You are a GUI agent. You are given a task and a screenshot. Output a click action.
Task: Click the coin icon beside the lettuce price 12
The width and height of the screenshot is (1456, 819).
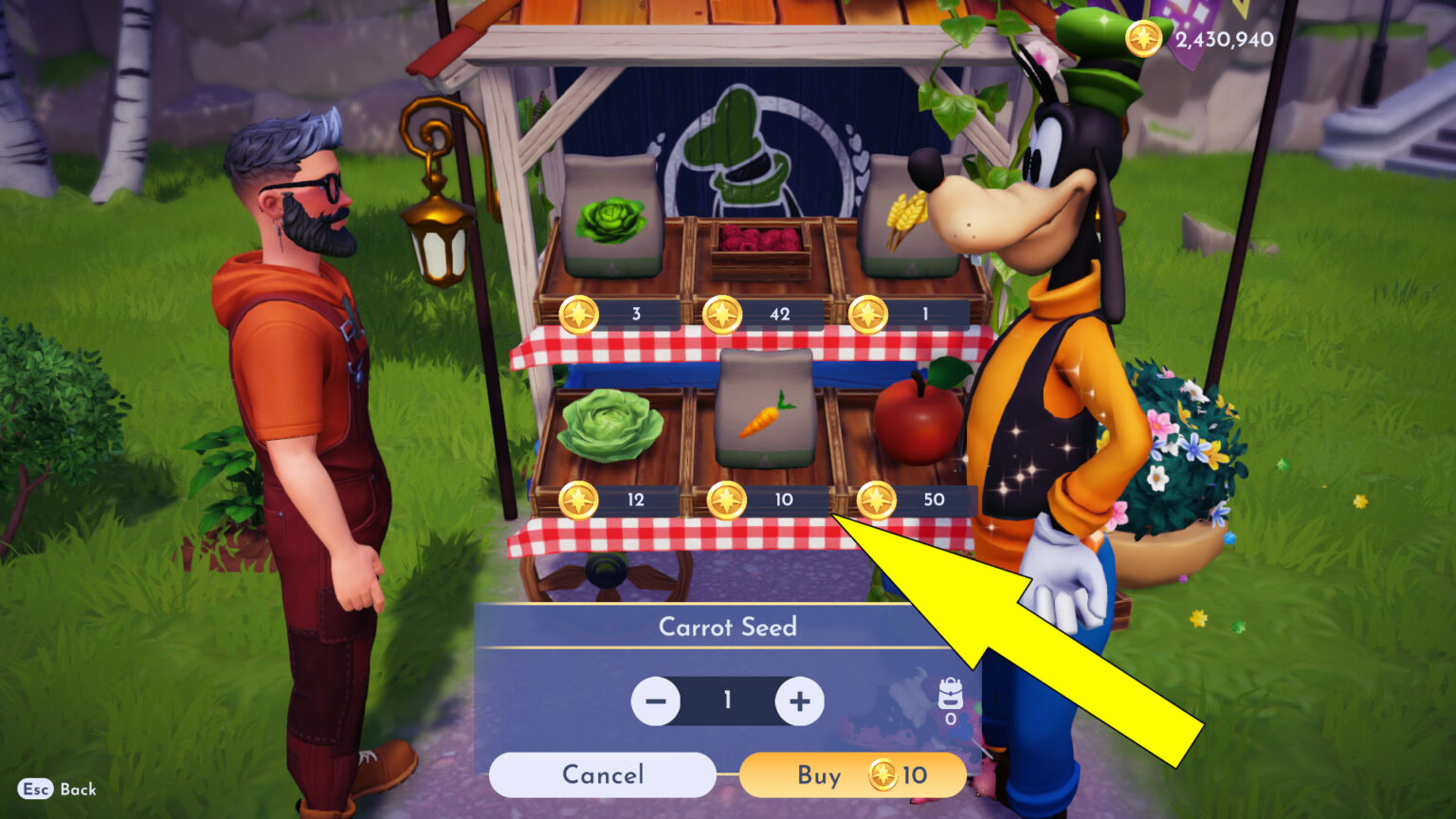pyautogui.click(x=577, y=499)
